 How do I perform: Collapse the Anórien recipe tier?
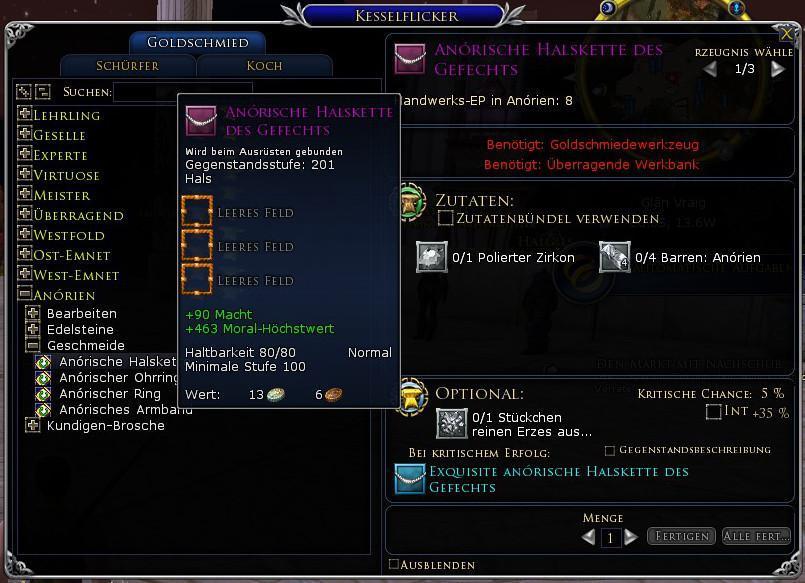tap(24, 295)
